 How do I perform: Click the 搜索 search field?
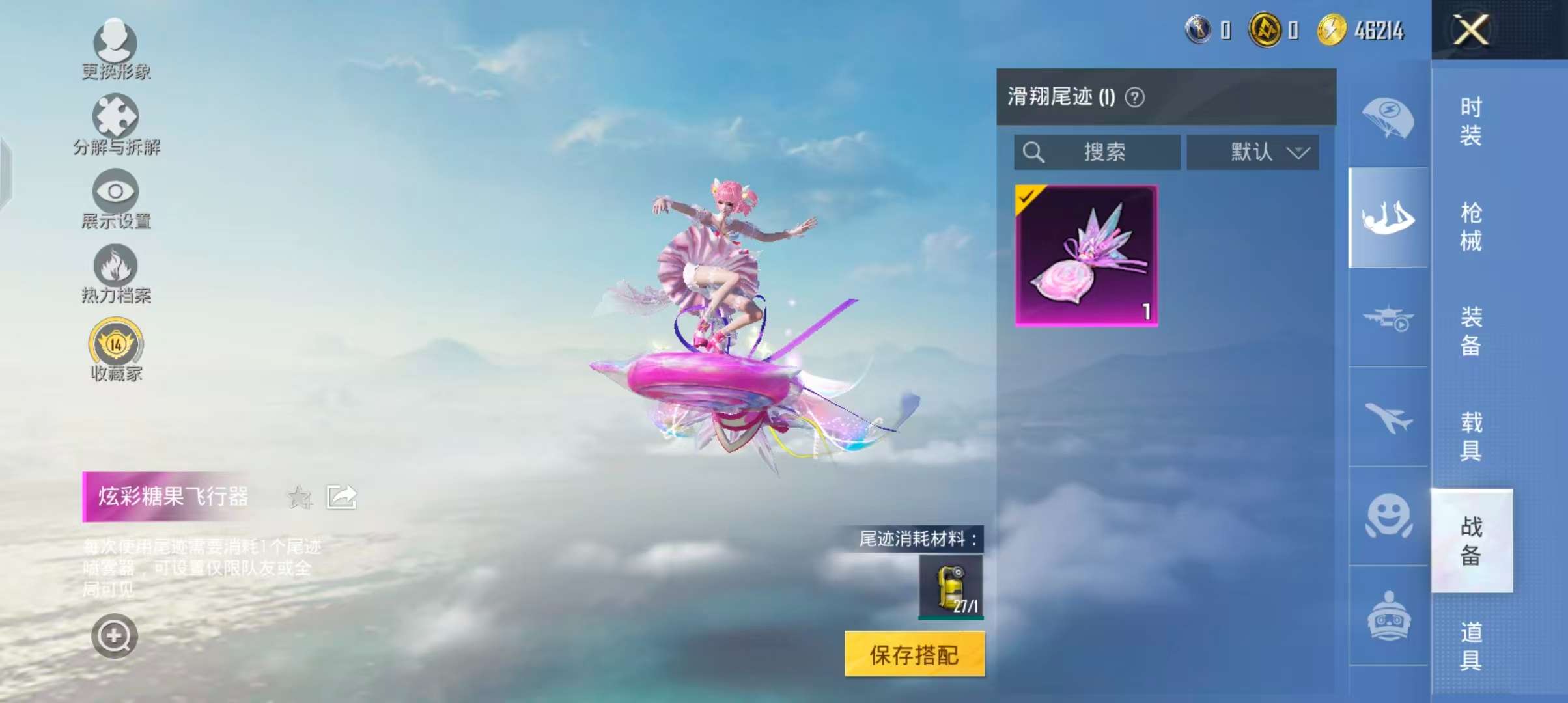click(1097, 152)
